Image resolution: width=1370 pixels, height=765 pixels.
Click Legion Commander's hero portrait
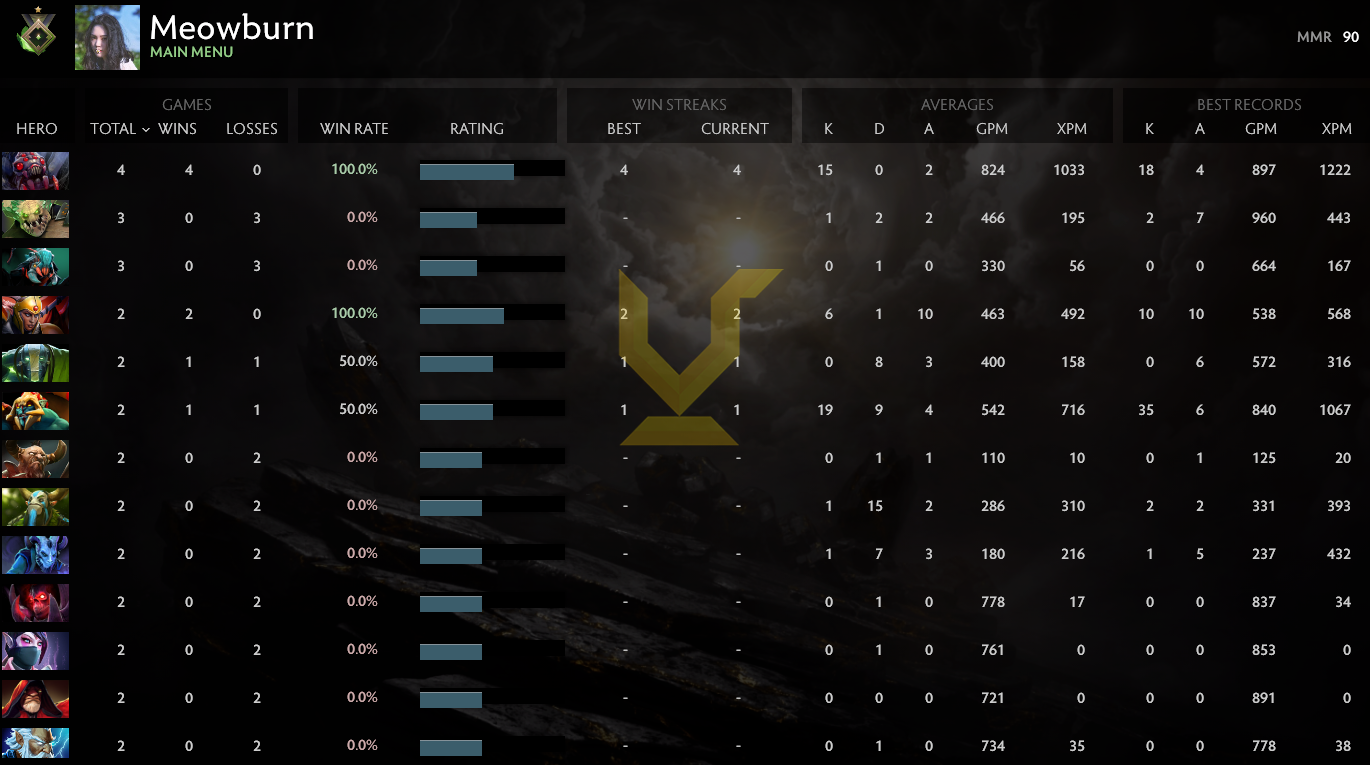36,314
